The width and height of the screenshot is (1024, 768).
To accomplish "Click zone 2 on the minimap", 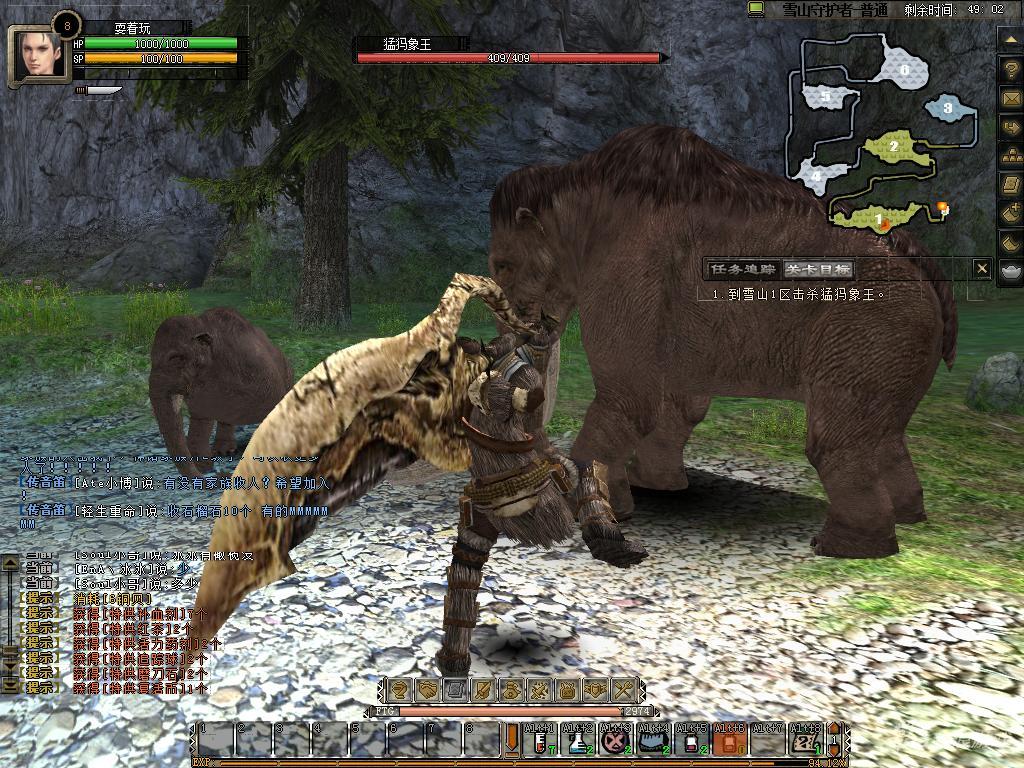I will [893, 146].
